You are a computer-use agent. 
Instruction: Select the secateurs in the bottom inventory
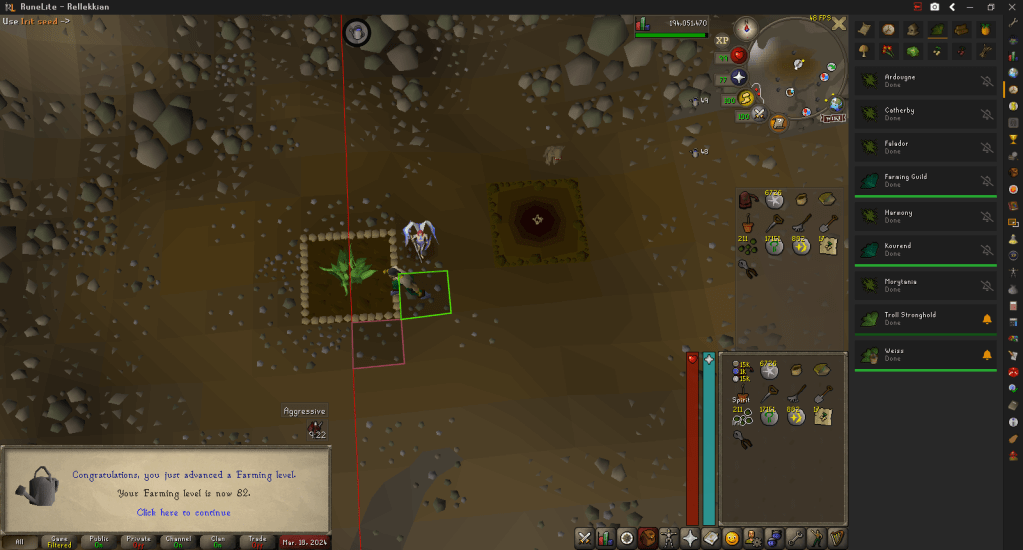[743, 439]
